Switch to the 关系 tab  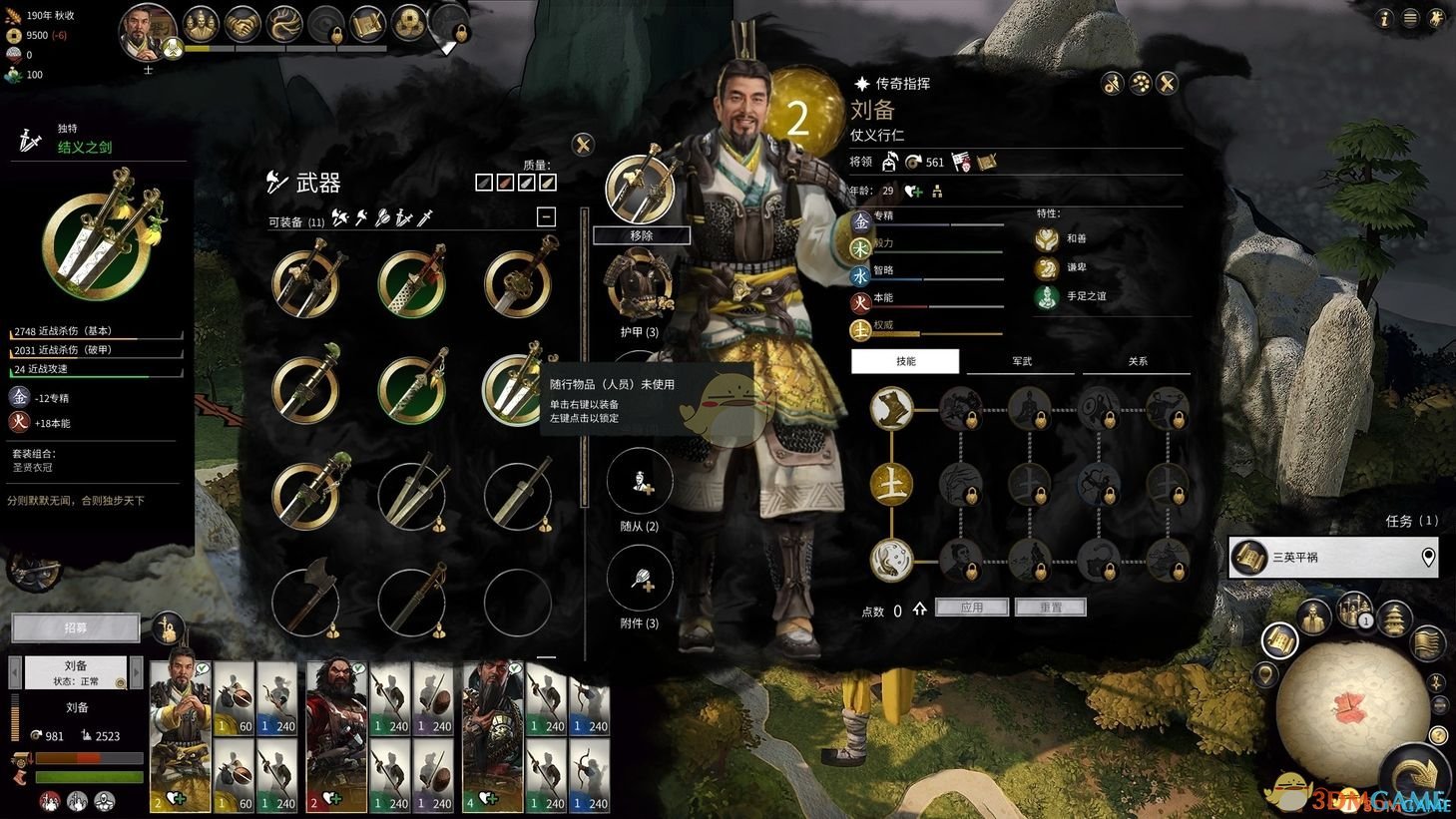point(1135,361)
